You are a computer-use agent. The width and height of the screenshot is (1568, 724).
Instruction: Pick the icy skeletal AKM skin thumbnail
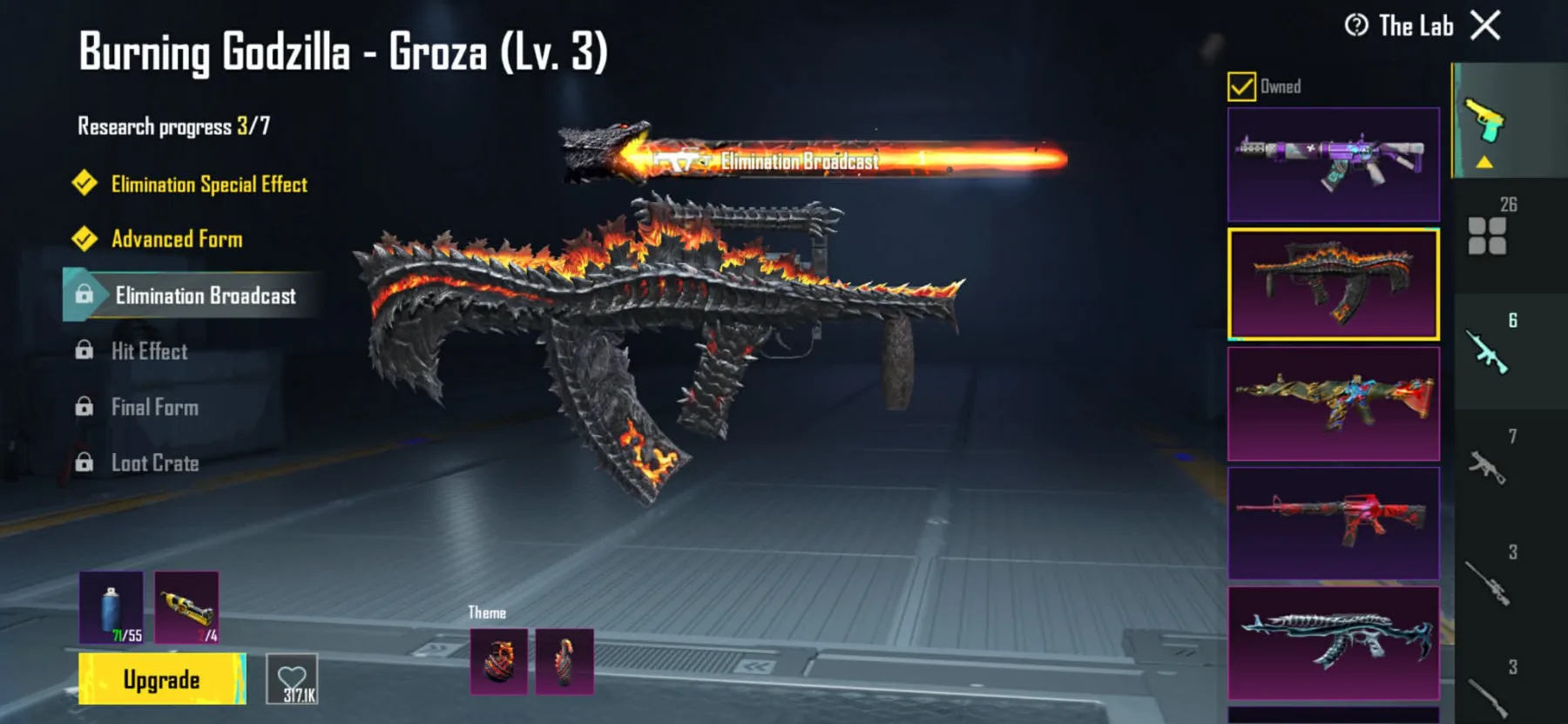[x=1333, y=643]
